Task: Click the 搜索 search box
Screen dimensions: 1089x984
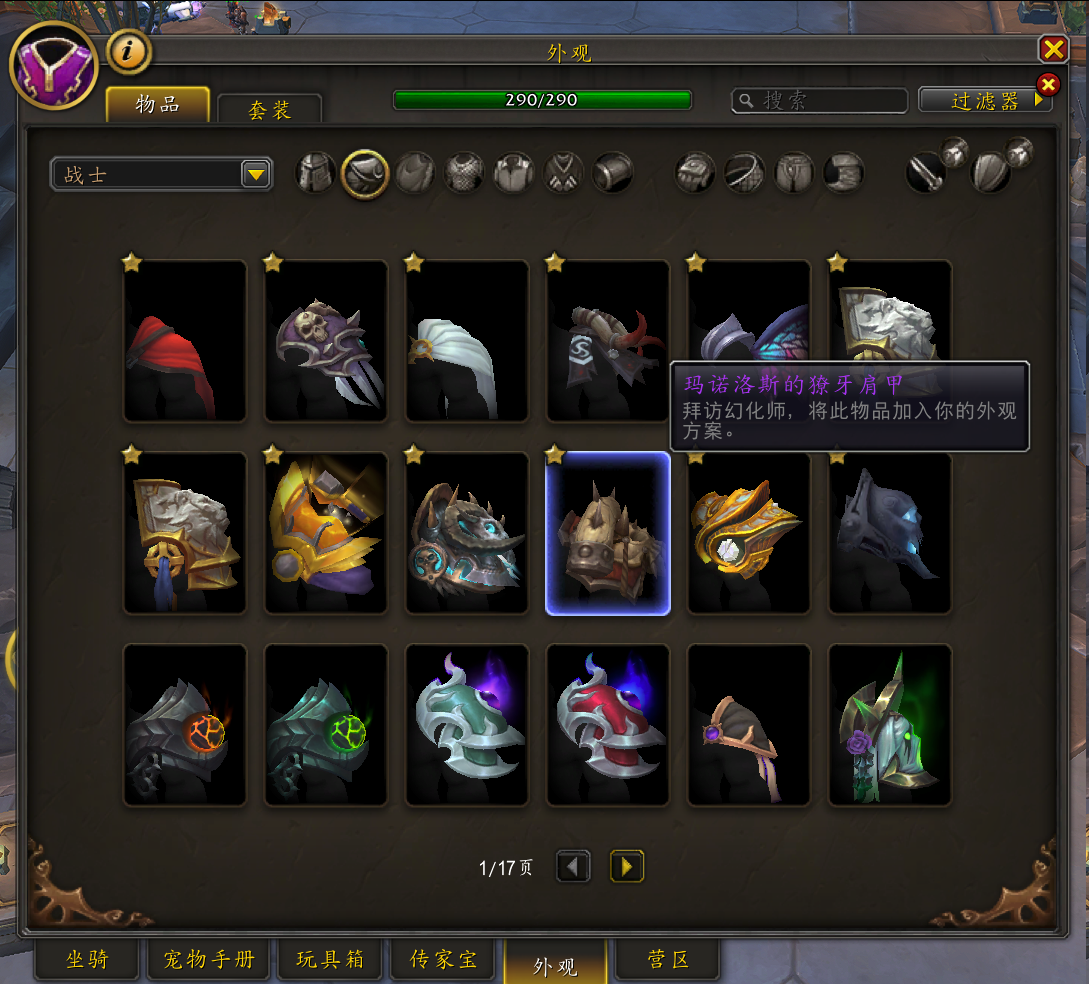Action: (x=820, y=101)
